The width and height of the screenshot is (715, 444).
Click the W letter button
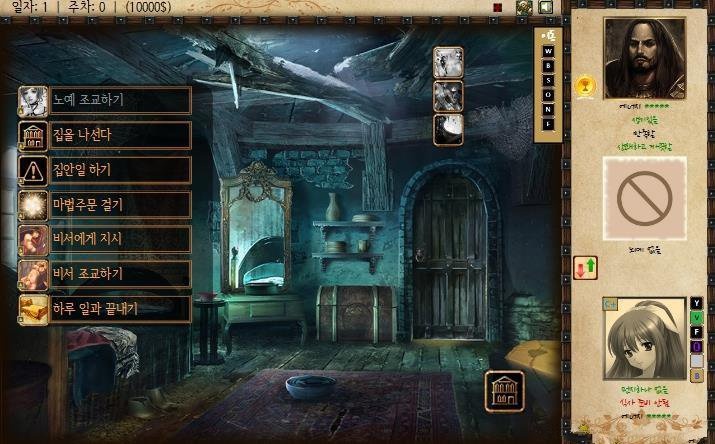pyautogui.click(x=547, y=49)
